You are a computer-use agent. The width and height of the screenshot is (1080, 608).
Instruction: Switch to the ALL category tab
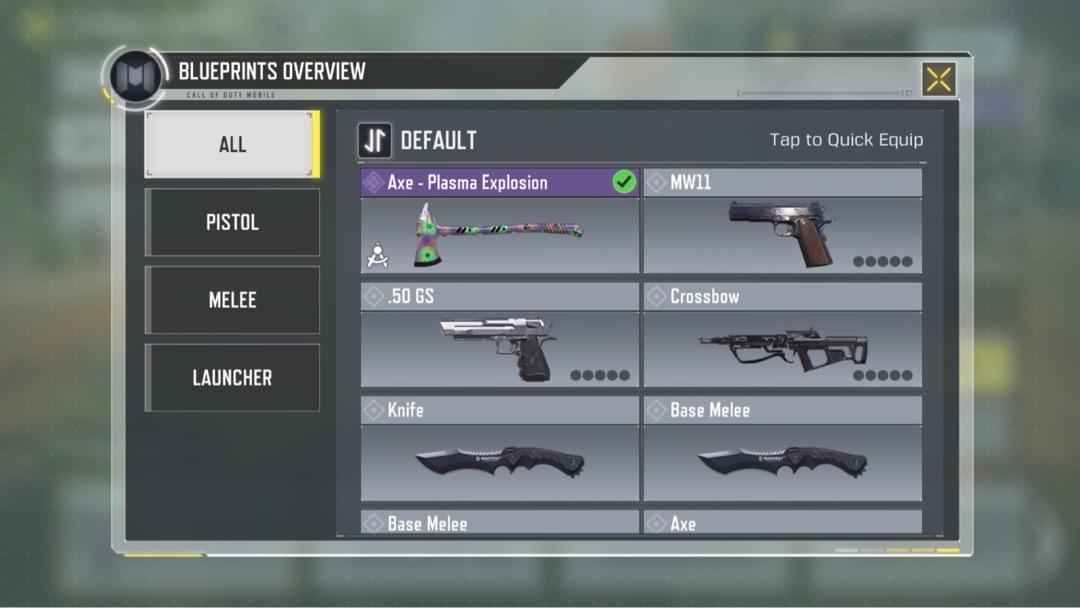[232, 144]
